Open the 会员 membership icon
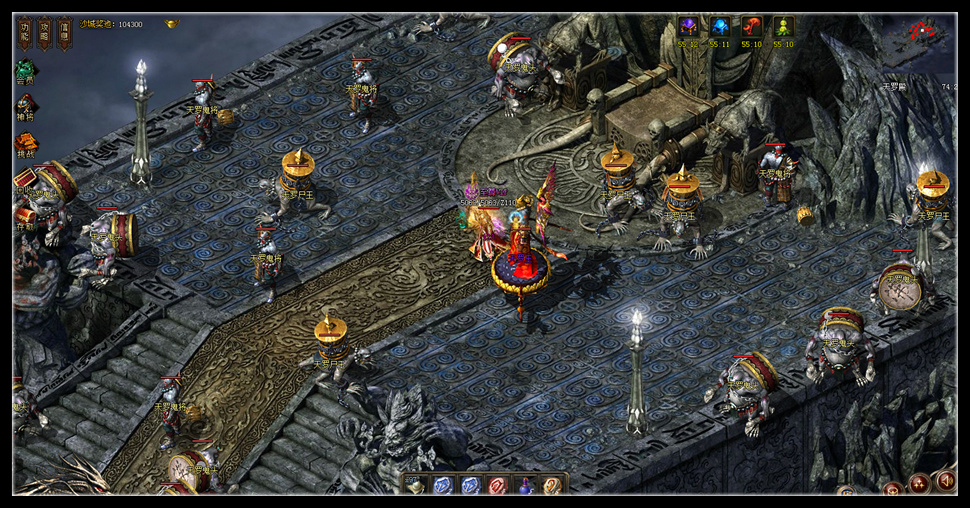 click(x=25, y=70)
